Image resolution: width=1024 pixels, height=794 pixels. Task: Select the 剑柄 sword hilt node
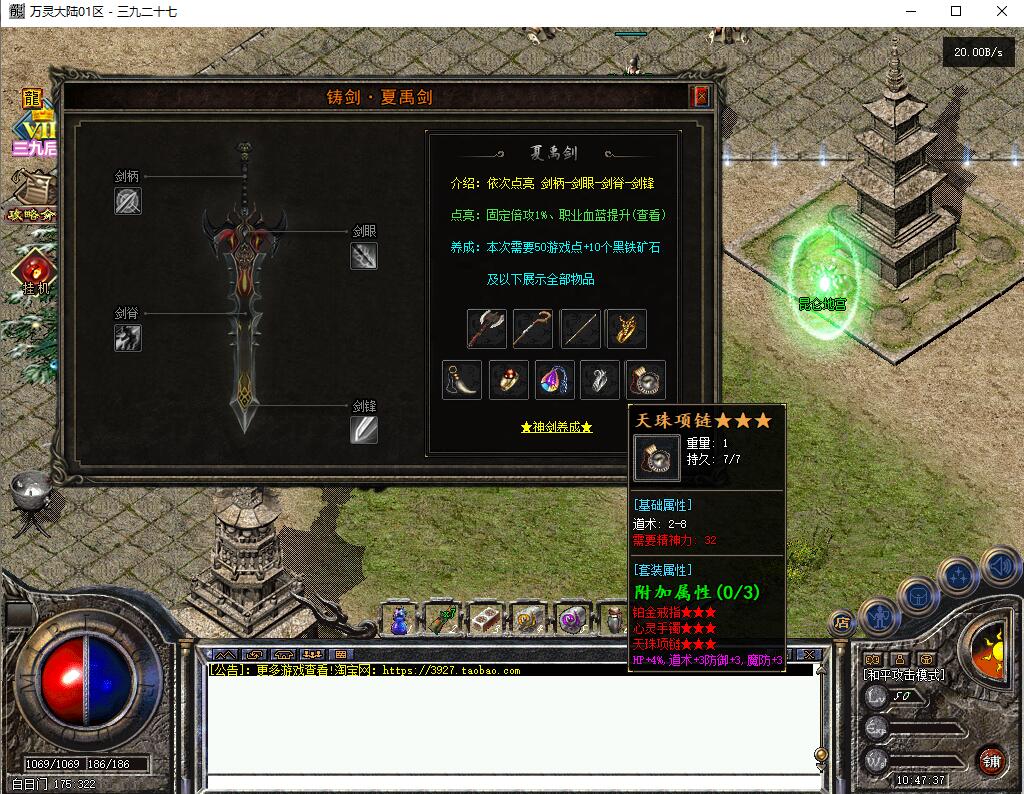[x=128, y=201]
